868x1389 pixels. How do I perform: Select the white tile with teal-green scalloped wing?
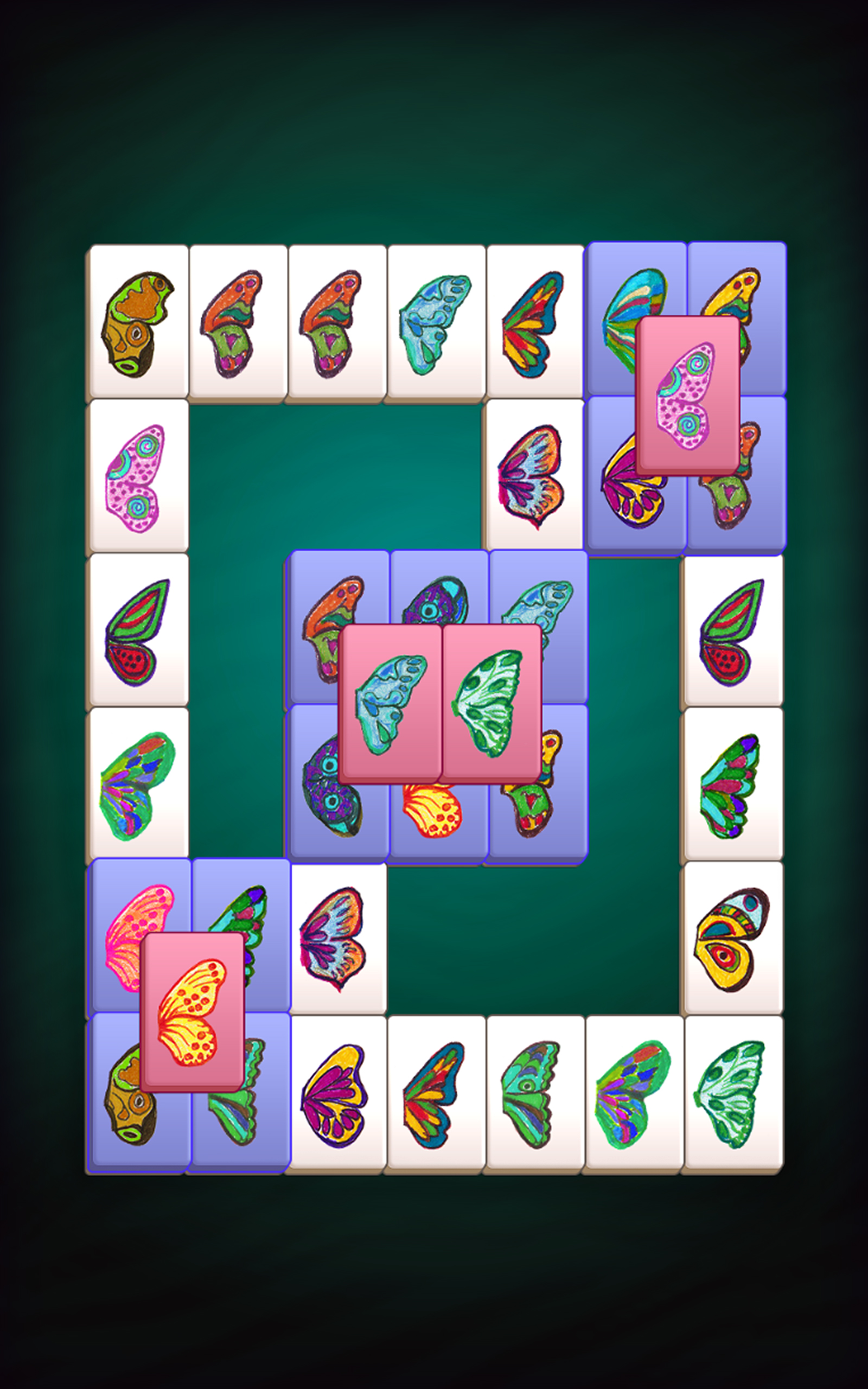pos(534,1094)
